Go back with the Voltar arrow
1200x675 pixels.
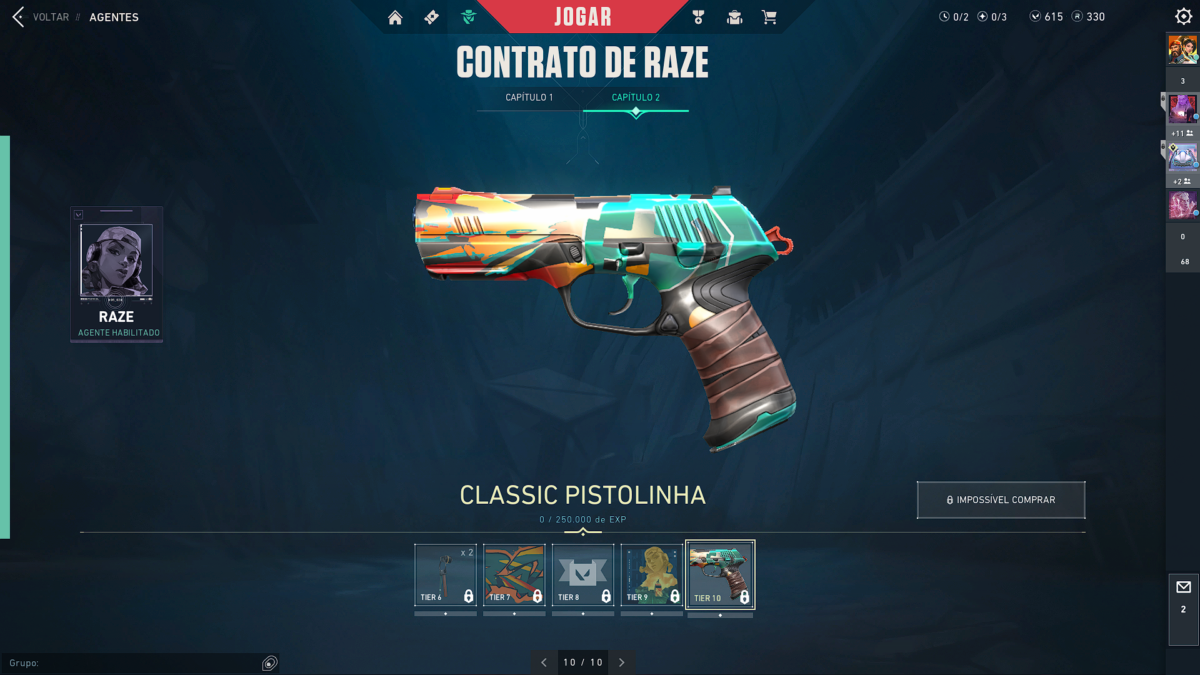pyautogui.click(x=18, y=17)
